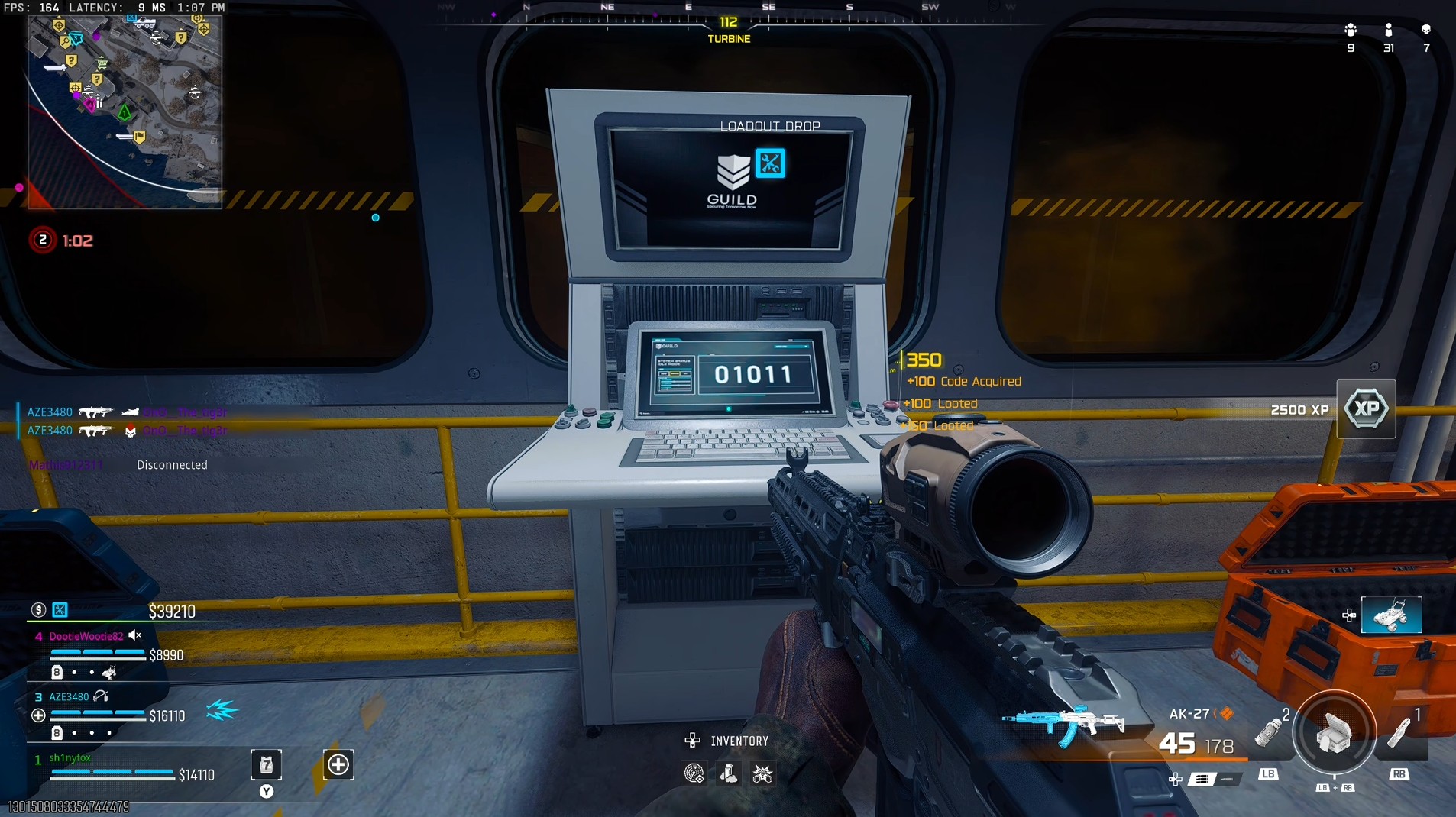
Task: Click the LOADOUT DROP header on the terminal screen
Action: point(772,125)
